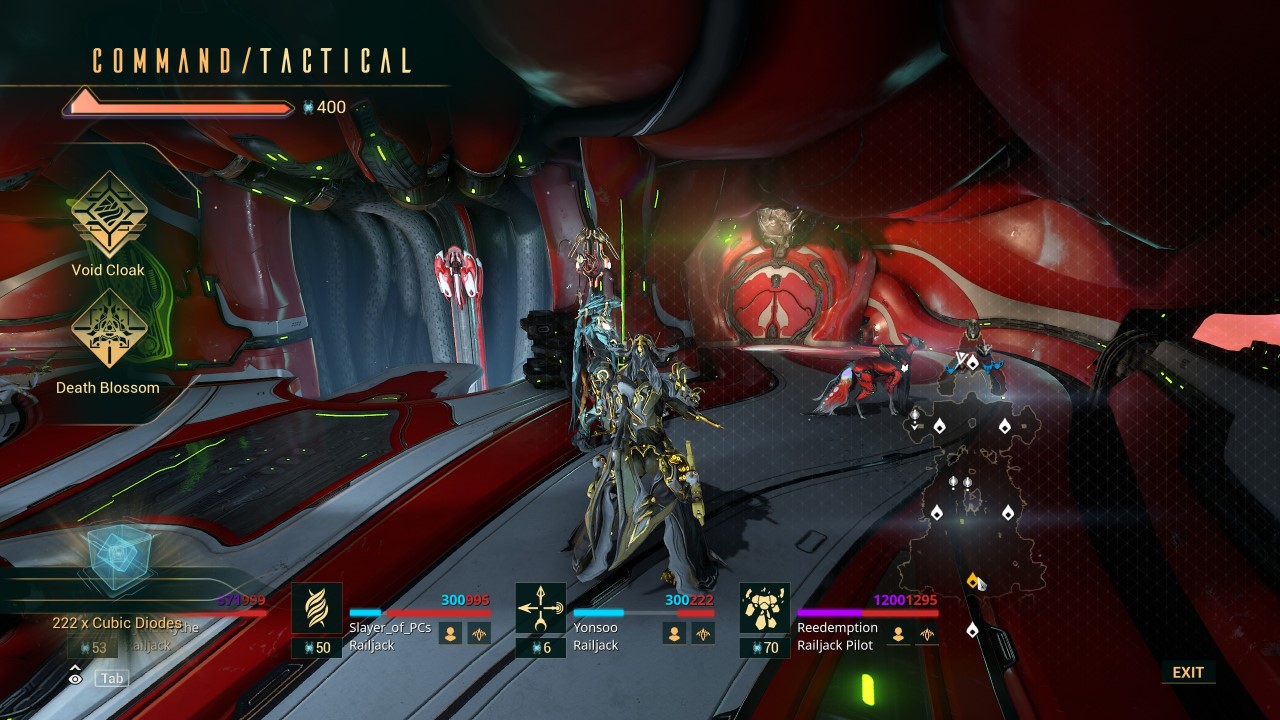The width and height of the screenshot is (1280, 720).
Task: Select Slayer_of_PCs' player portrait icon
Action: pyautogui.click(x=451, y=634)
